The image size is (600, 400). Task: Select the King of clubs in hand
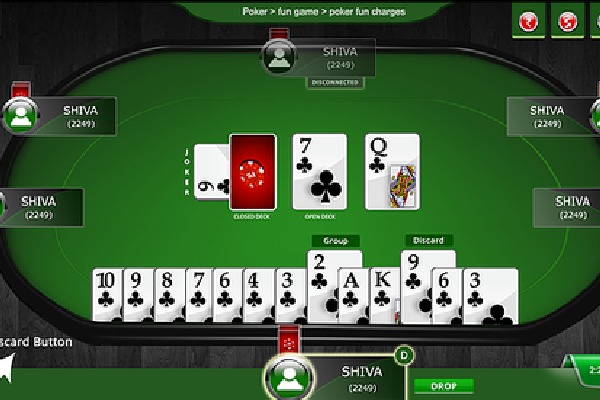(x=383, y=294)
